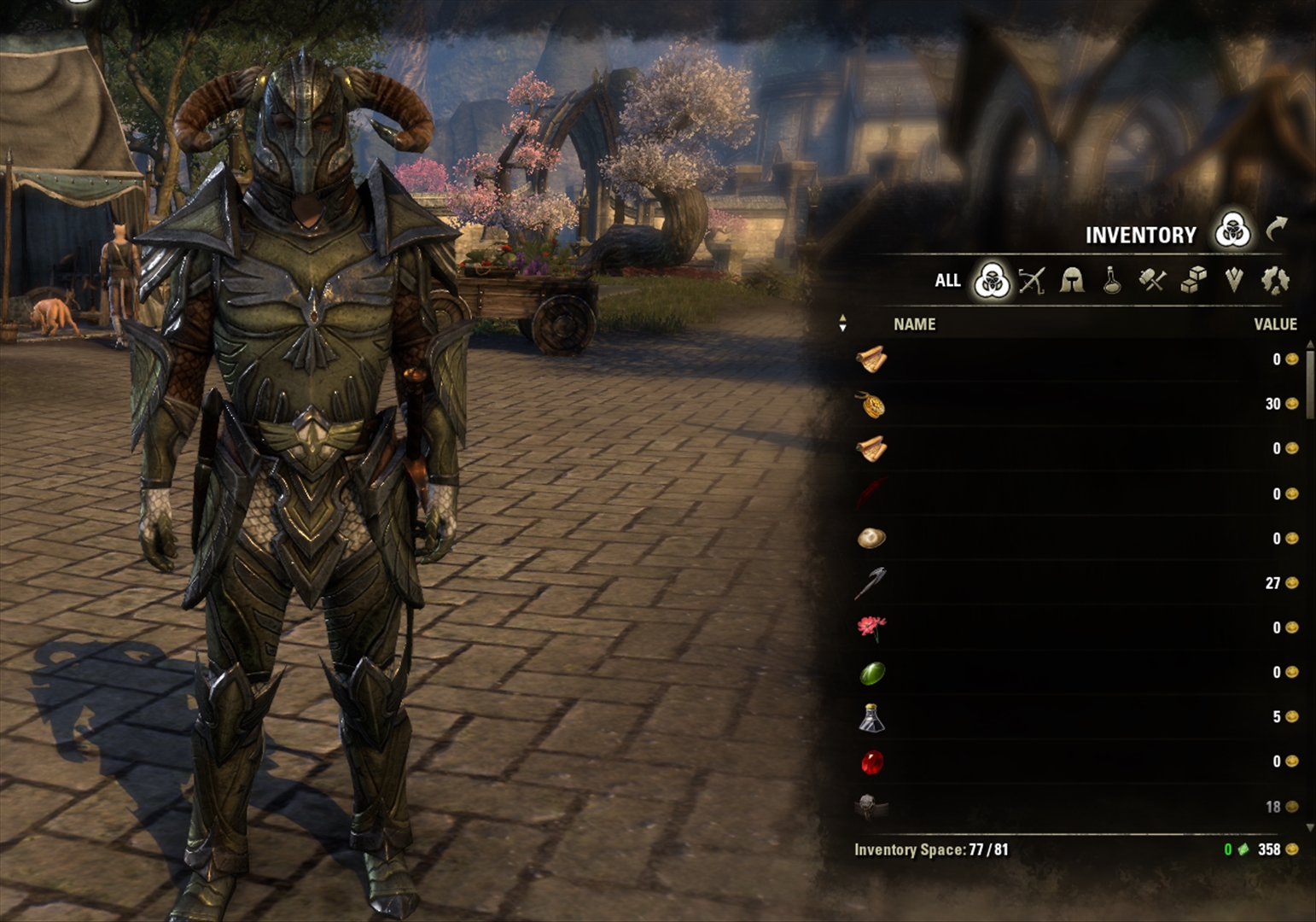
Task: Sort the item list by Name
Action: (x=914, y=324)
